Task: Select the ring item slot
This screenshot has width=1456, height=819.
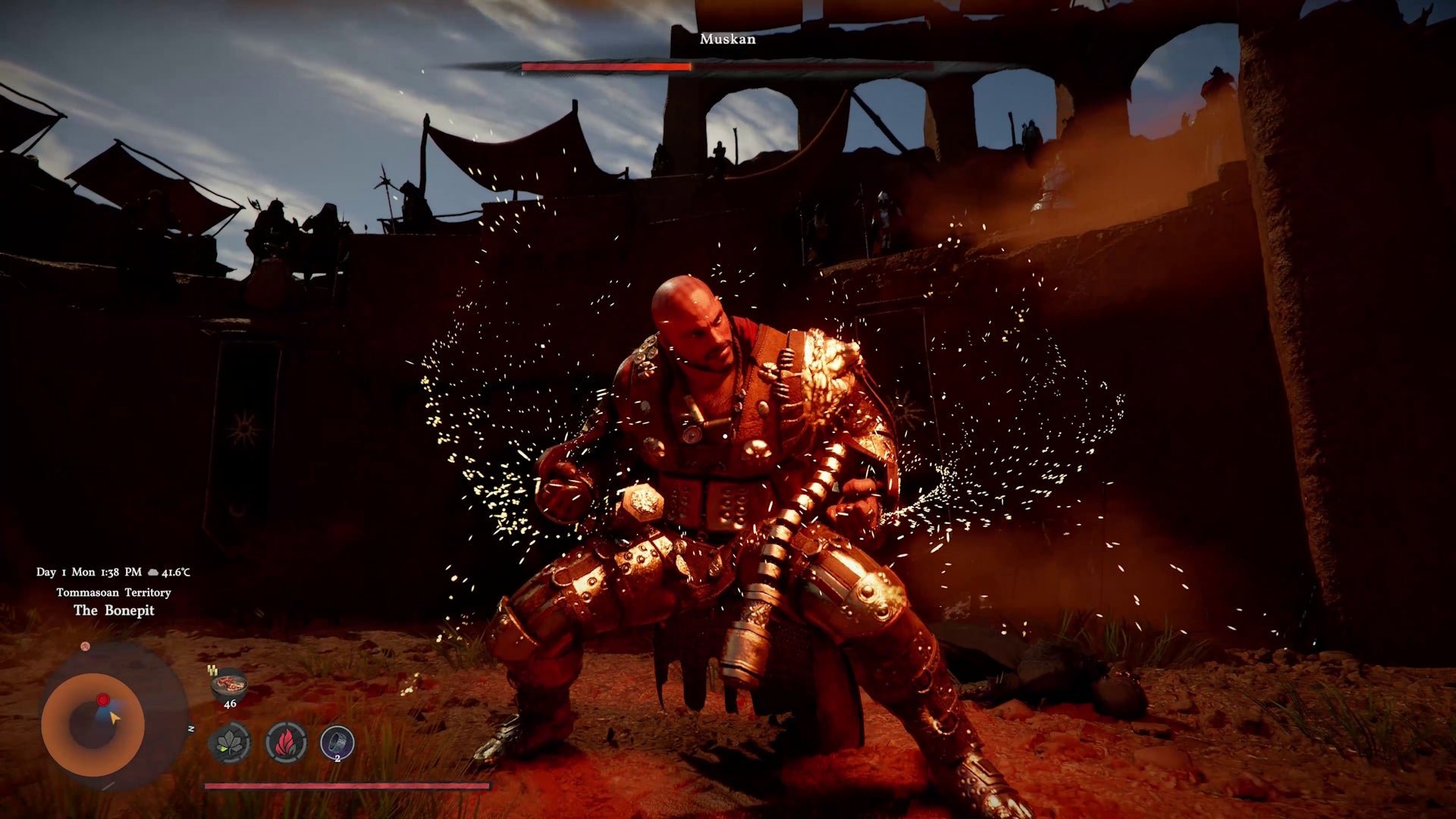Action: 337,742
